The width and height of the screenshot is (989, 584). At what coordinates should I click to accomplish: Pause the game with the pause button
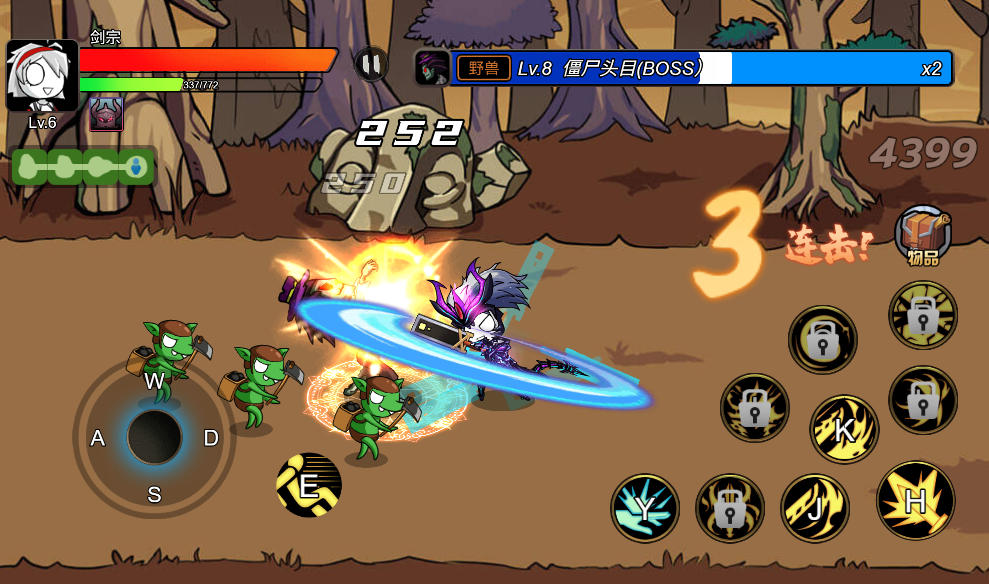point(371,65)
